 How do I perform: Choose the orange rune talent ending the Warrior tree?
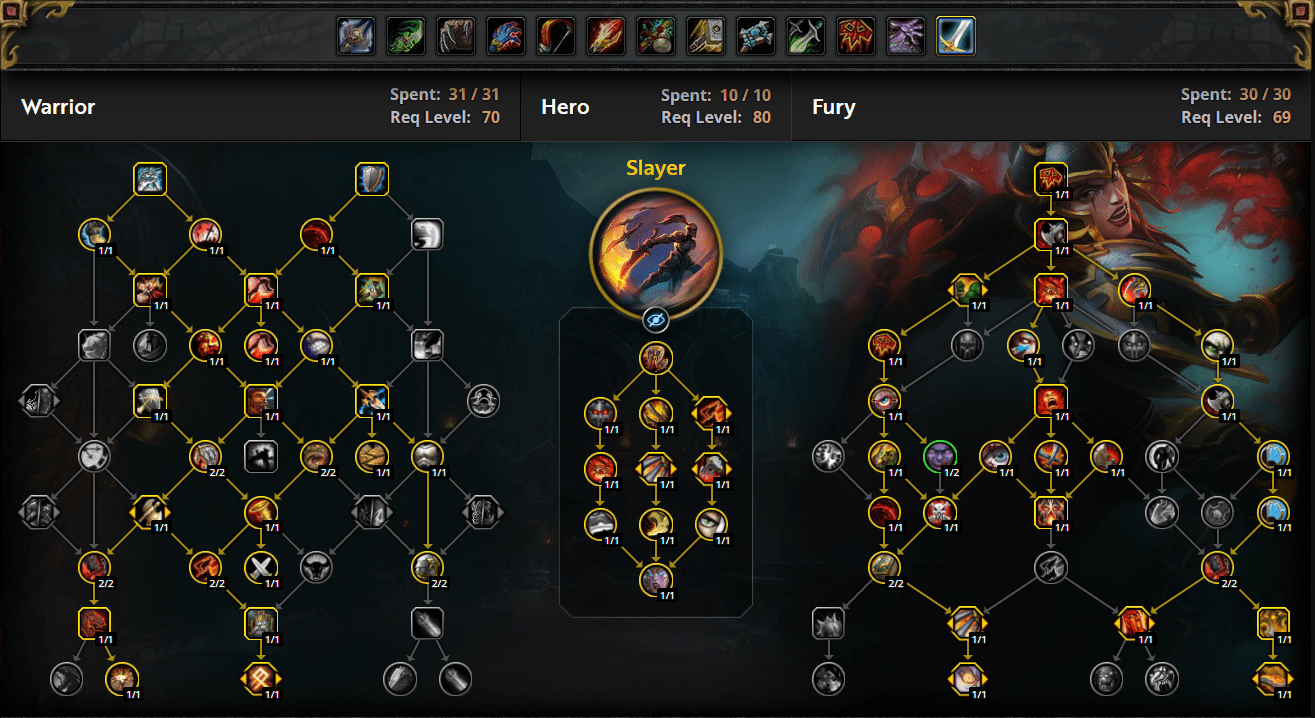tap(261, 679)
